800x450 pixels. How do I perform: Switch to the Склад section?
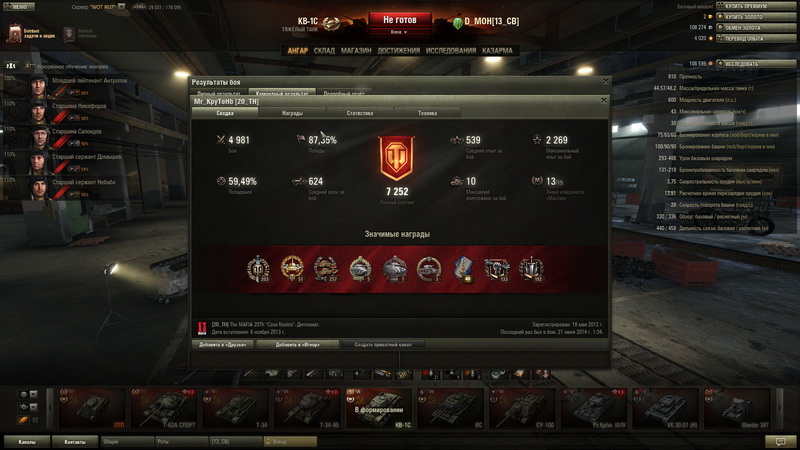point(324,50)
